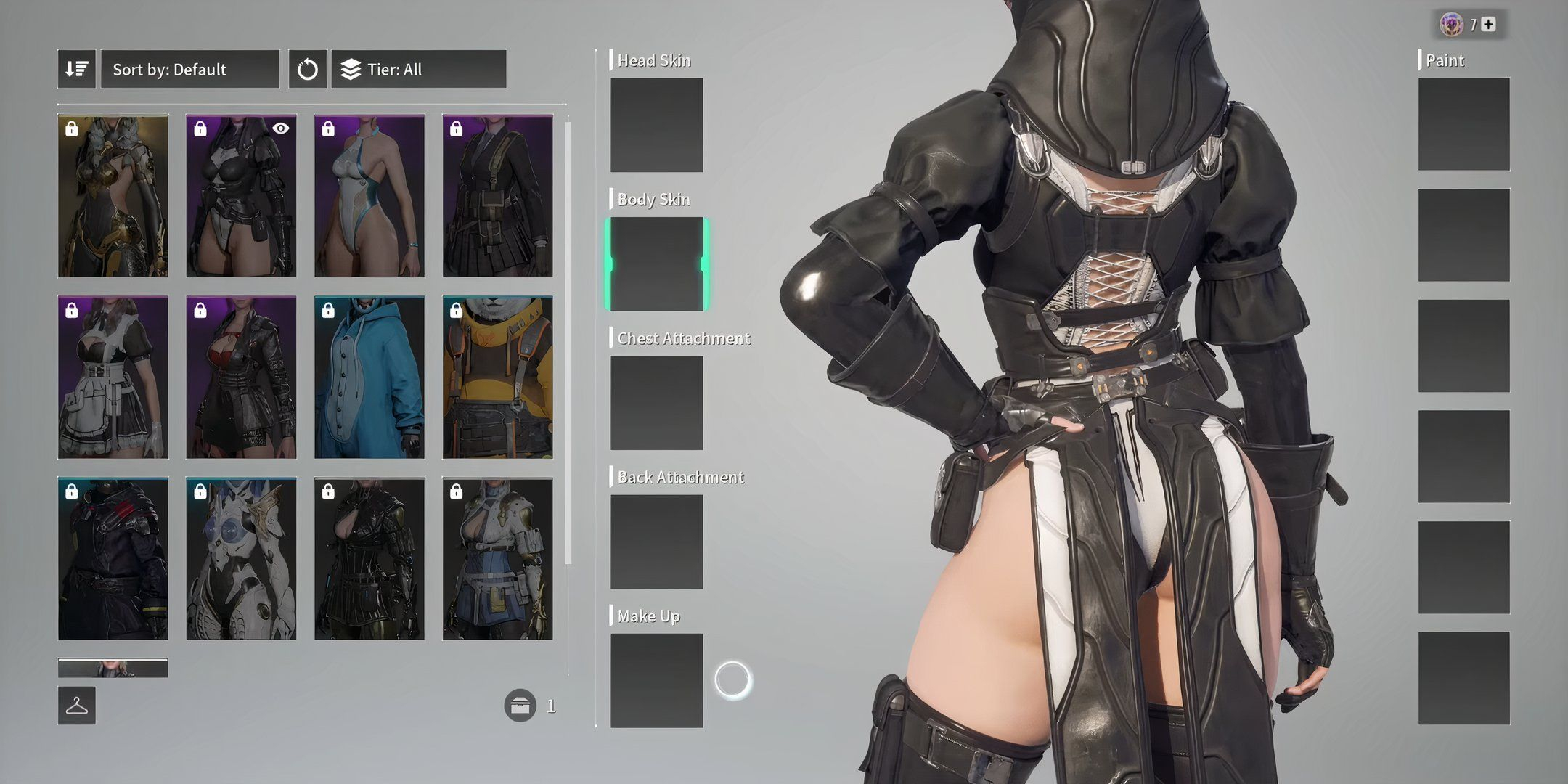Viewport: 1568px width, 784px height.
Task: Select the red and black leather jacket skin
Action: tap(241, 377)
